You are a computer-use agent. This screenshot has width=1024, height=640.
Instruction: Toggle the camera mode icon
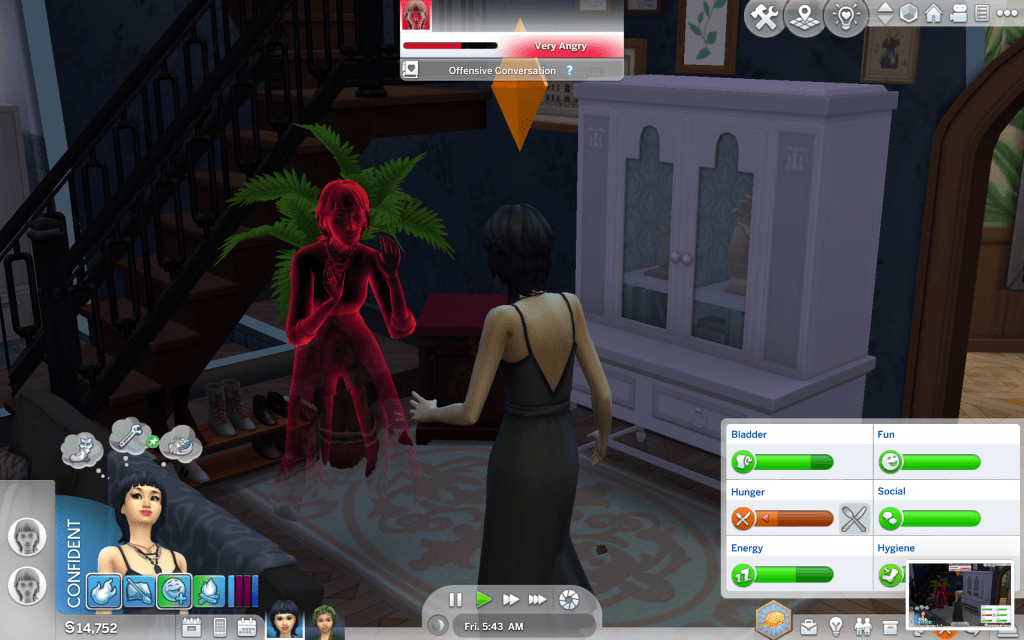958,14
